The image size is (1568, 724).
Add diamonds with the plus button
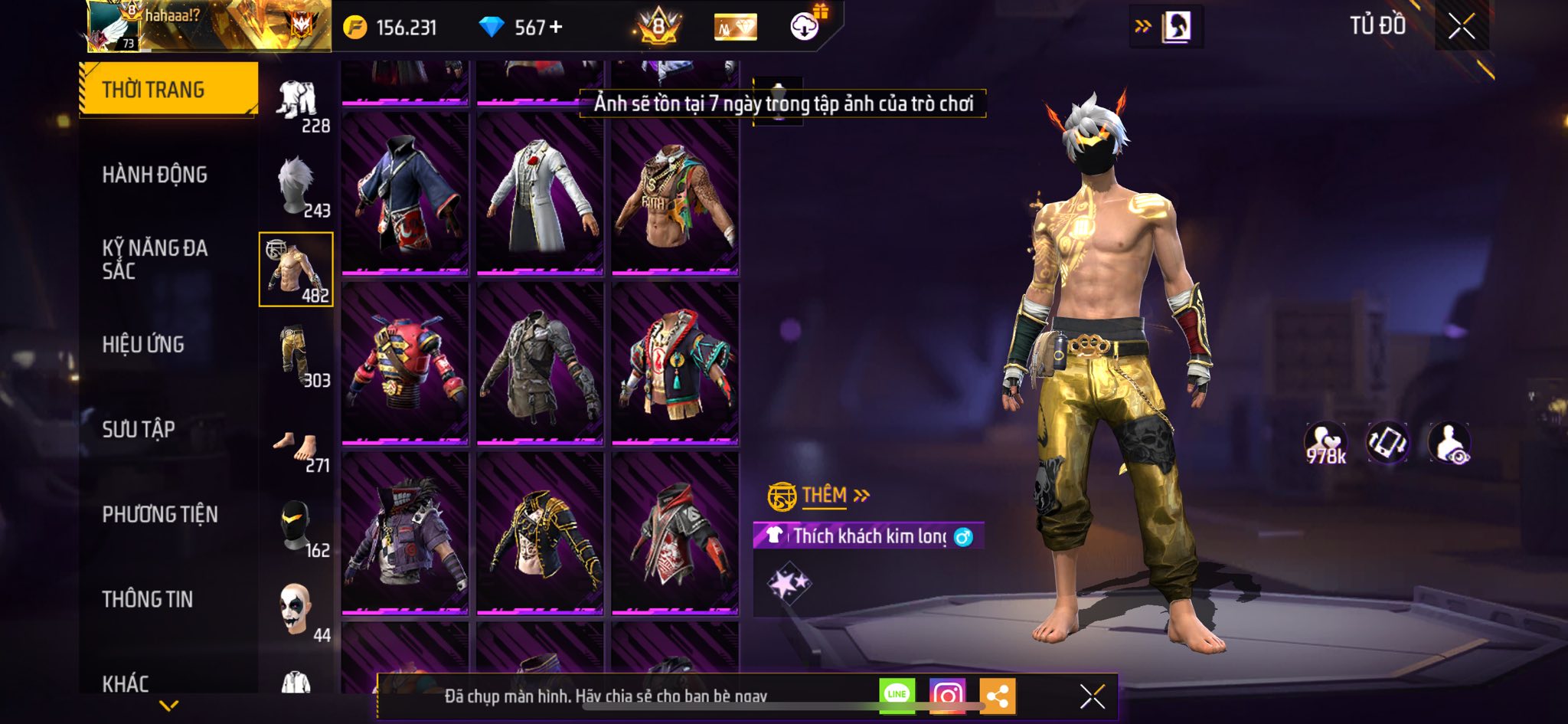[556, 28]
